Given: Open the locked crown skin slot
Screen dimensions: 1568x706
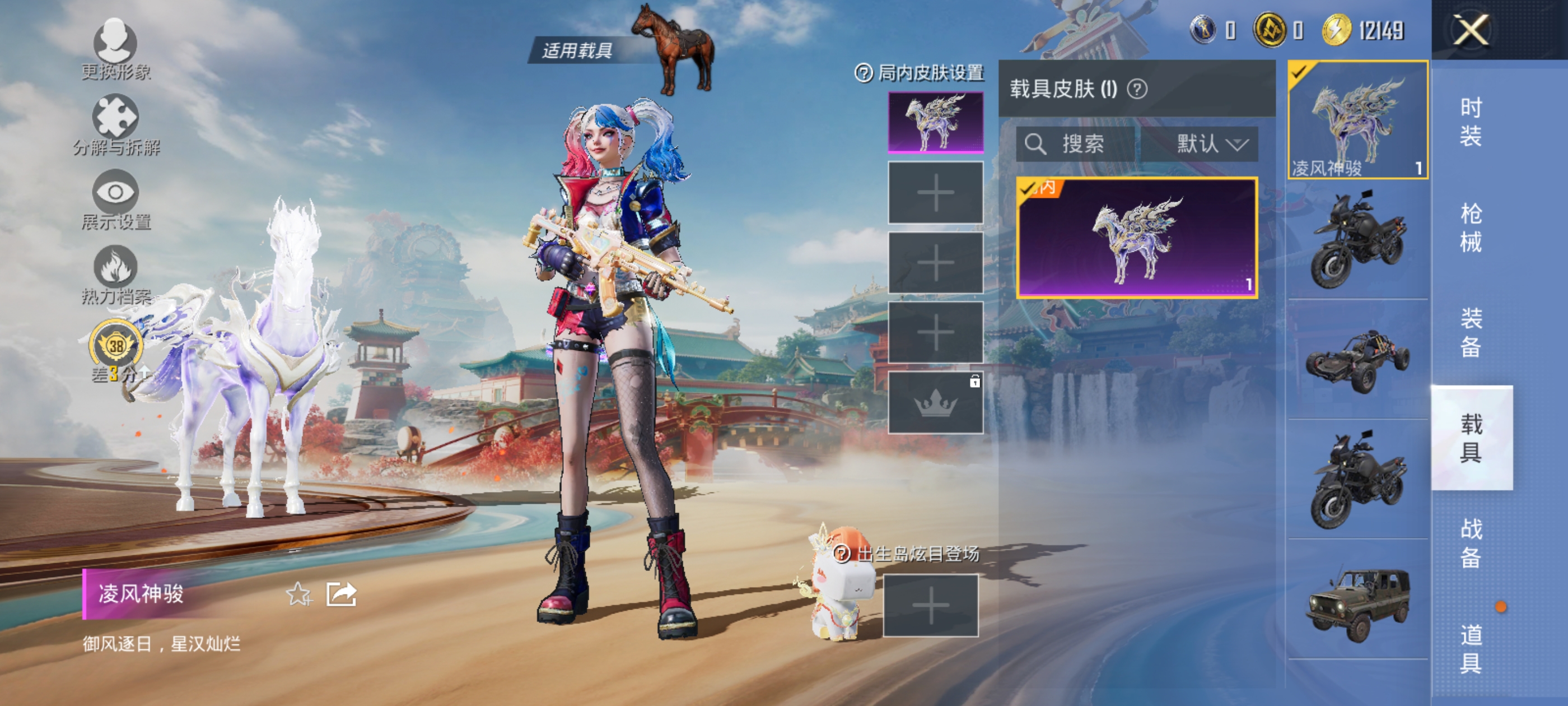Looking at the screenshot, I should pos(935,403).
